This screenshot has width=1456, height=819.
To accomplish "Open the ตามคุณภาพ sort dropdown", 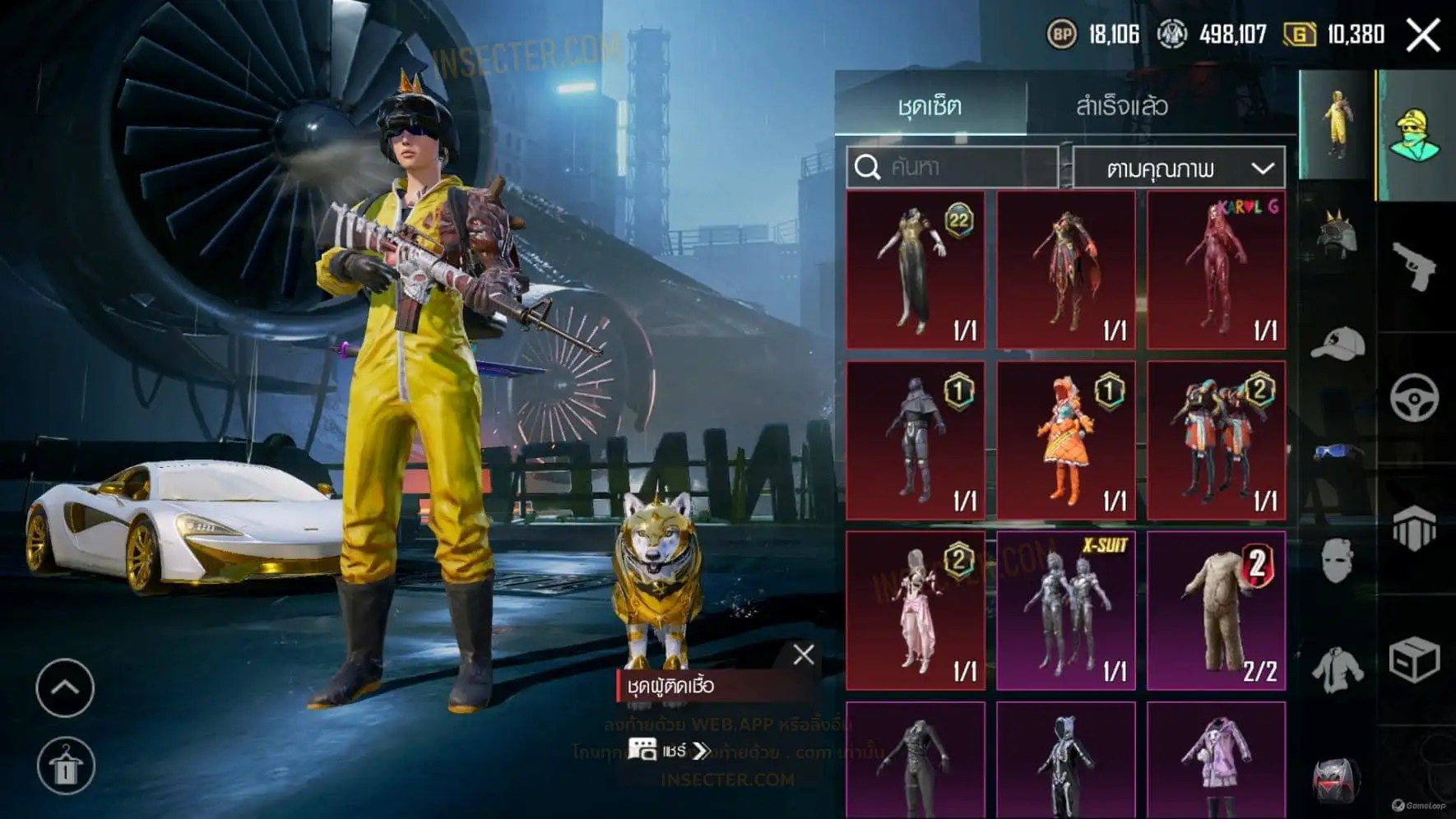I will click(x=1179, y=169).
